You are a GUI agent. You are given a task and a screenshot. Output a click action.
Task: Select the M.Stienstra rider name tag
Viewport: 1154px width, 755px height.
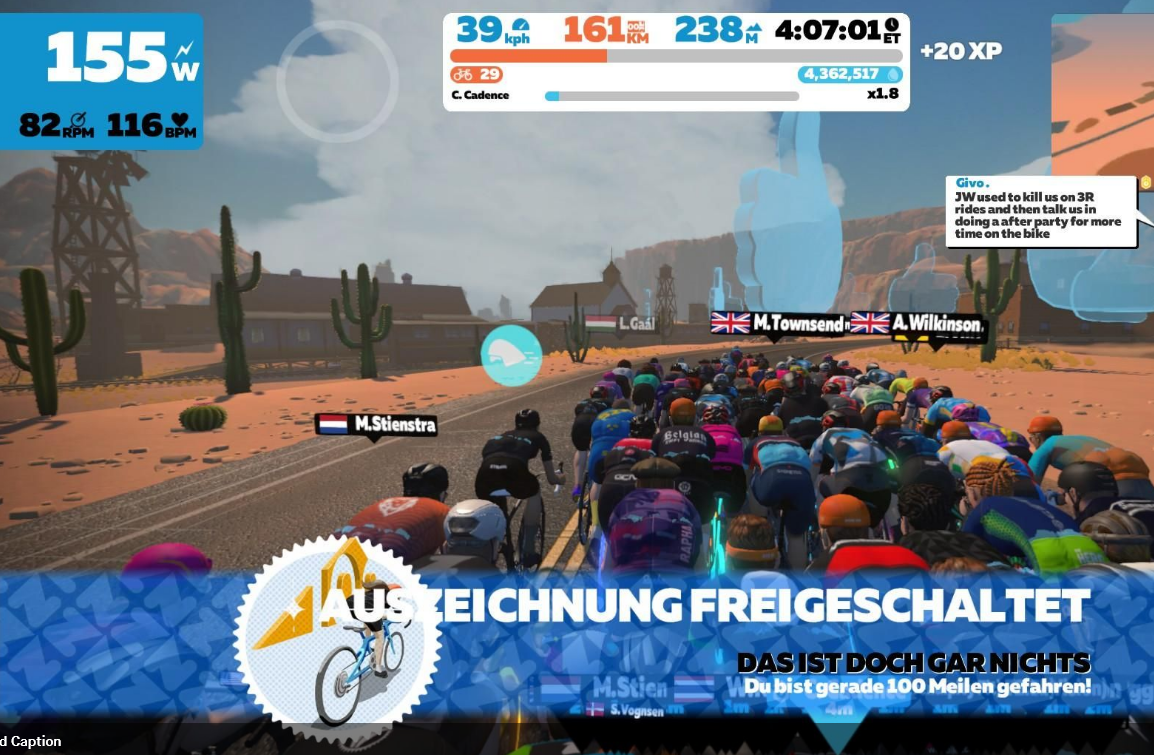[x=376, y=425]
